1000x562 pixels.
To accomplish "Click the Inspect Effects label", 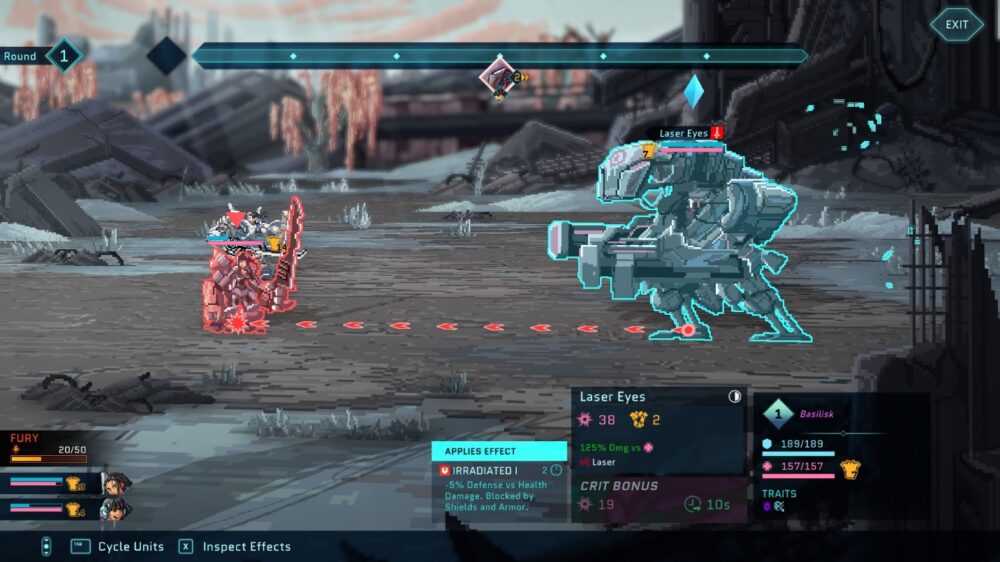I will pos(246,547).
